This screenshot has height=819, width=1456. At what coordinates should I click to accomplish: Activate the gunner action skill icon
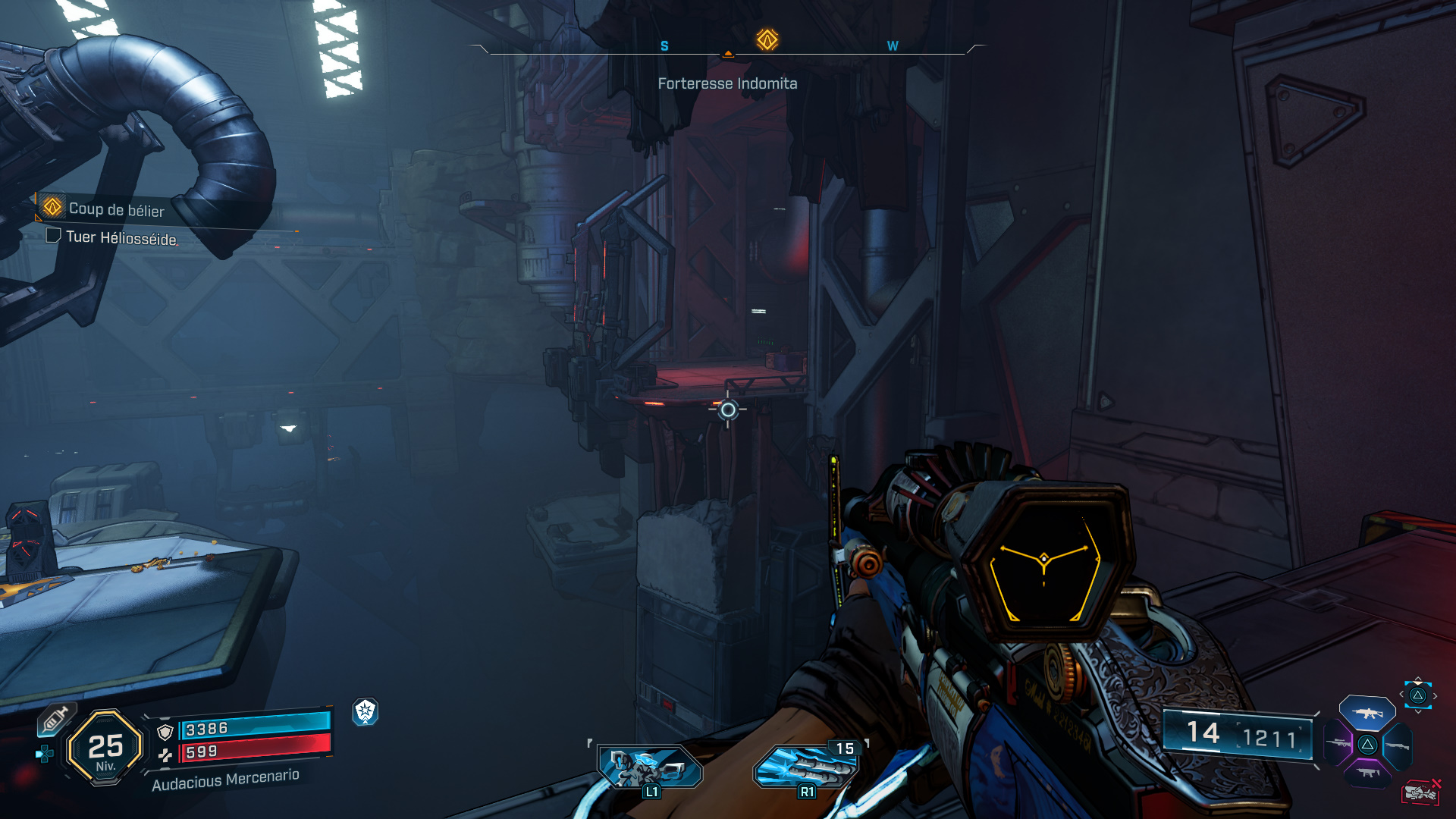pos(650,766)
